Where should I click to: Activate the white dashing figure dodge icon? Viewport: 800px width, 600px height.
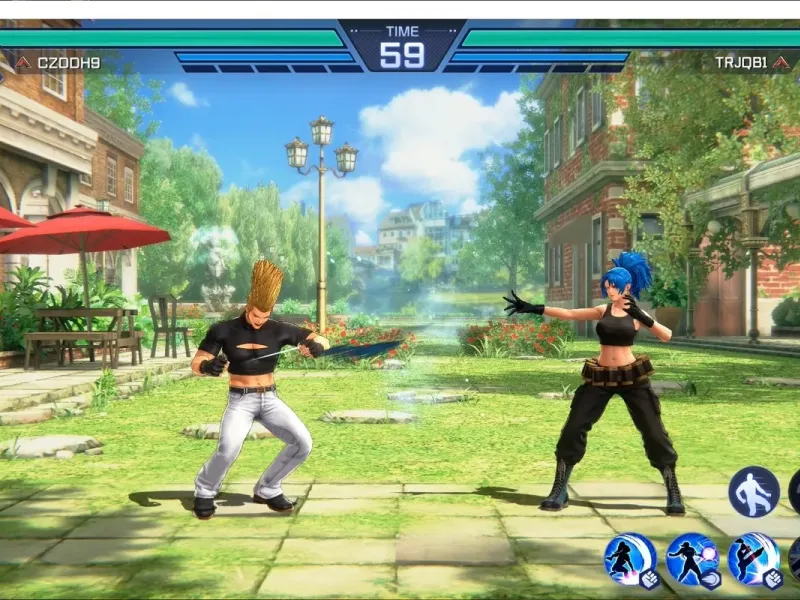[x=753, y=491]
